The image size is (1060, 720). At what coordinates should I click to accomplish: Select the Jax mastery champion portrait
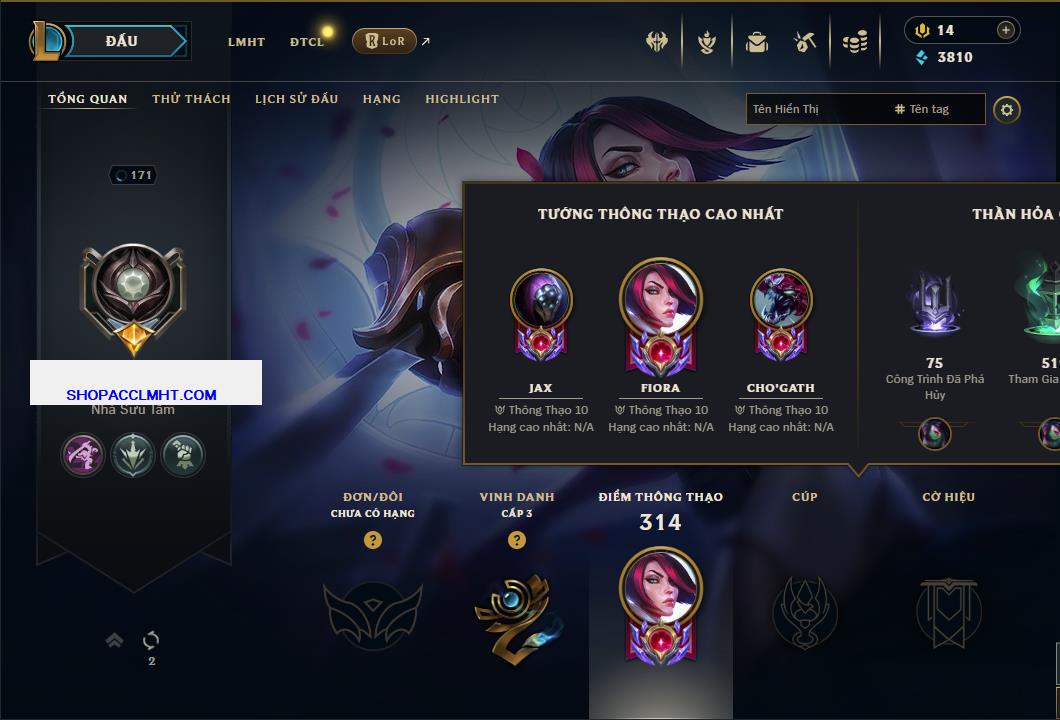click(x=540, y=300)
